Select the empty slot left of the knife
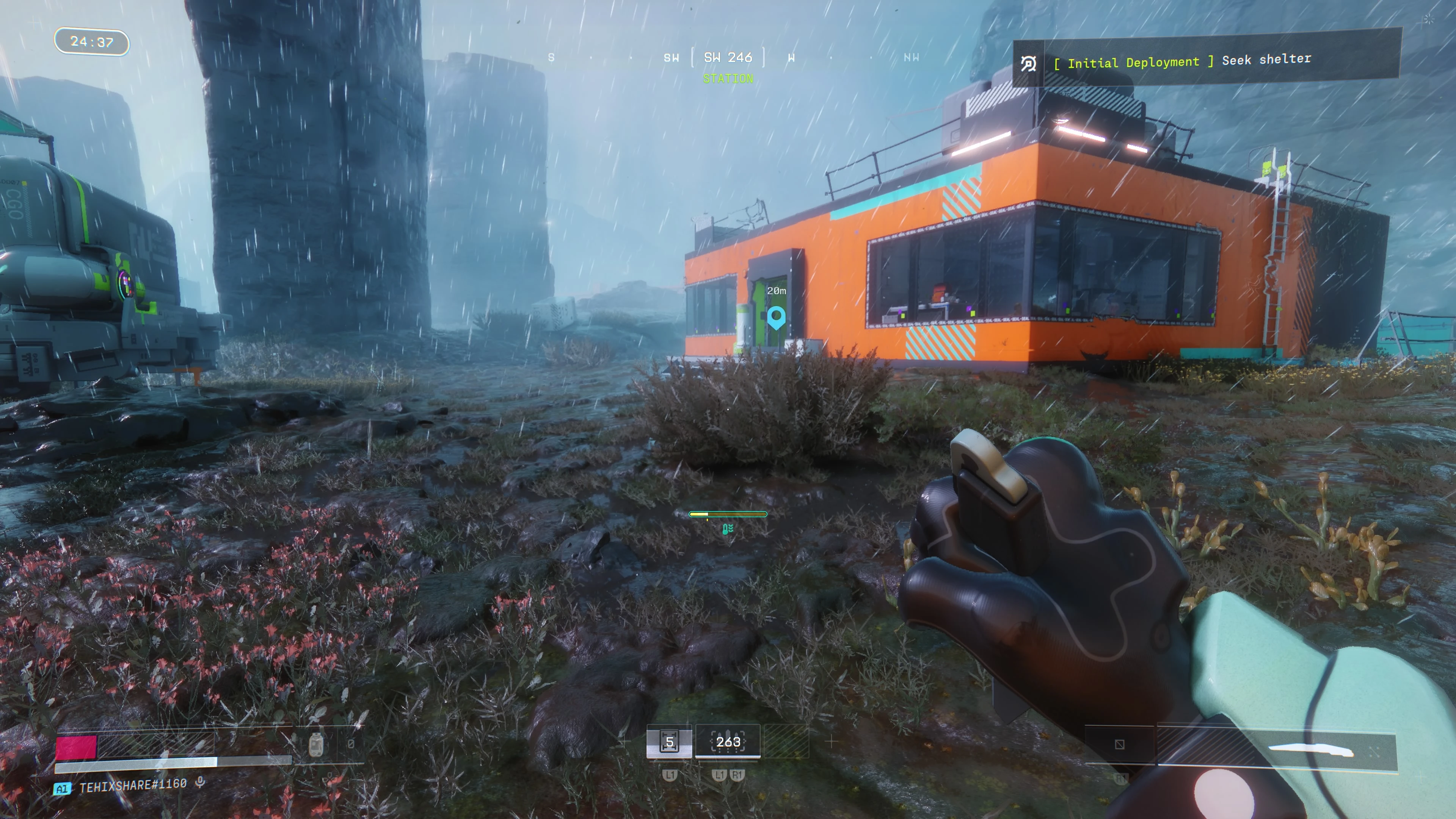 tap(1119, 744)
